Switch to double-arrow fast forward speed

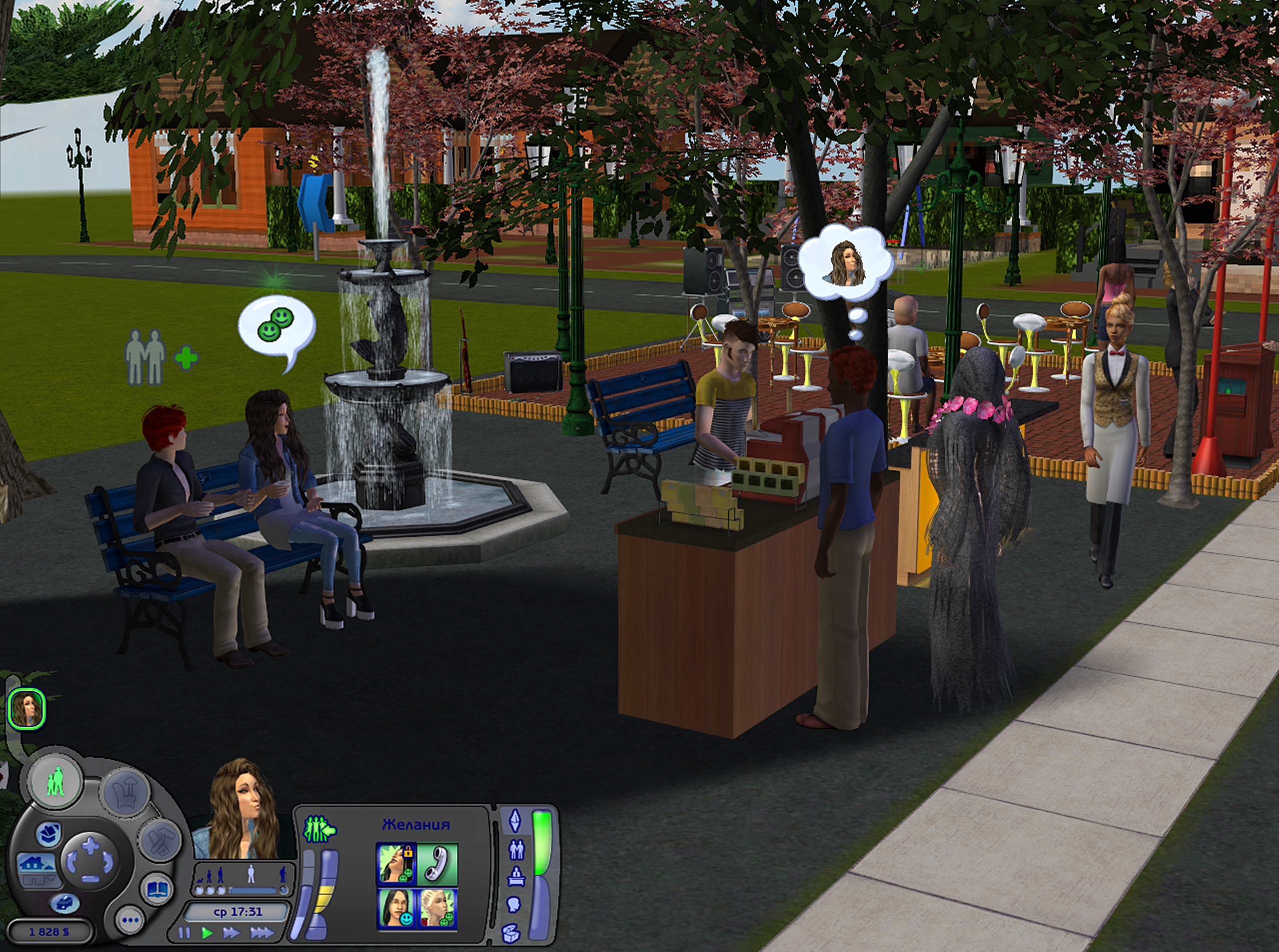tap(231, 933)
